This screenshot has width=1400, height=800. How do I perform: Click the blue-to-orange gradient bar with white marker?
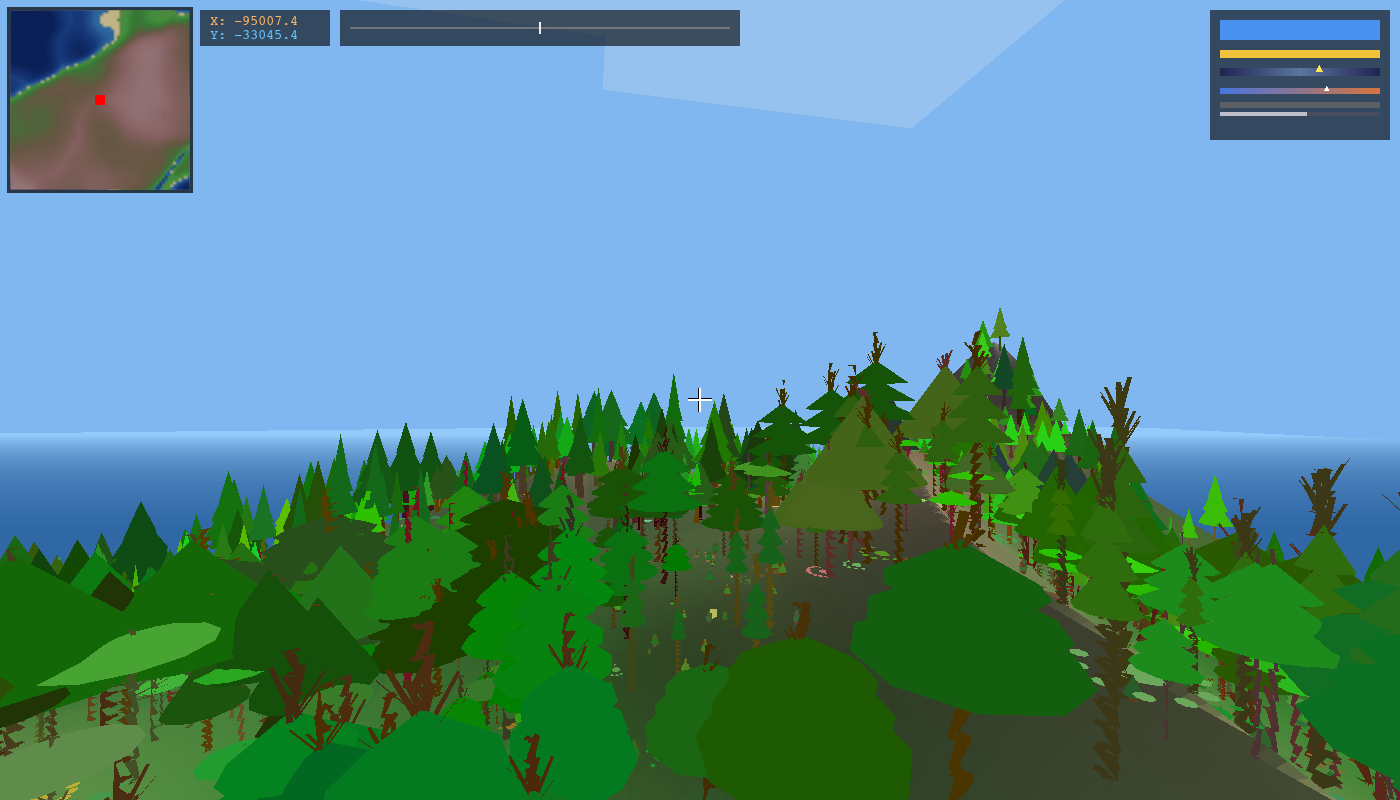[1299, 91]
